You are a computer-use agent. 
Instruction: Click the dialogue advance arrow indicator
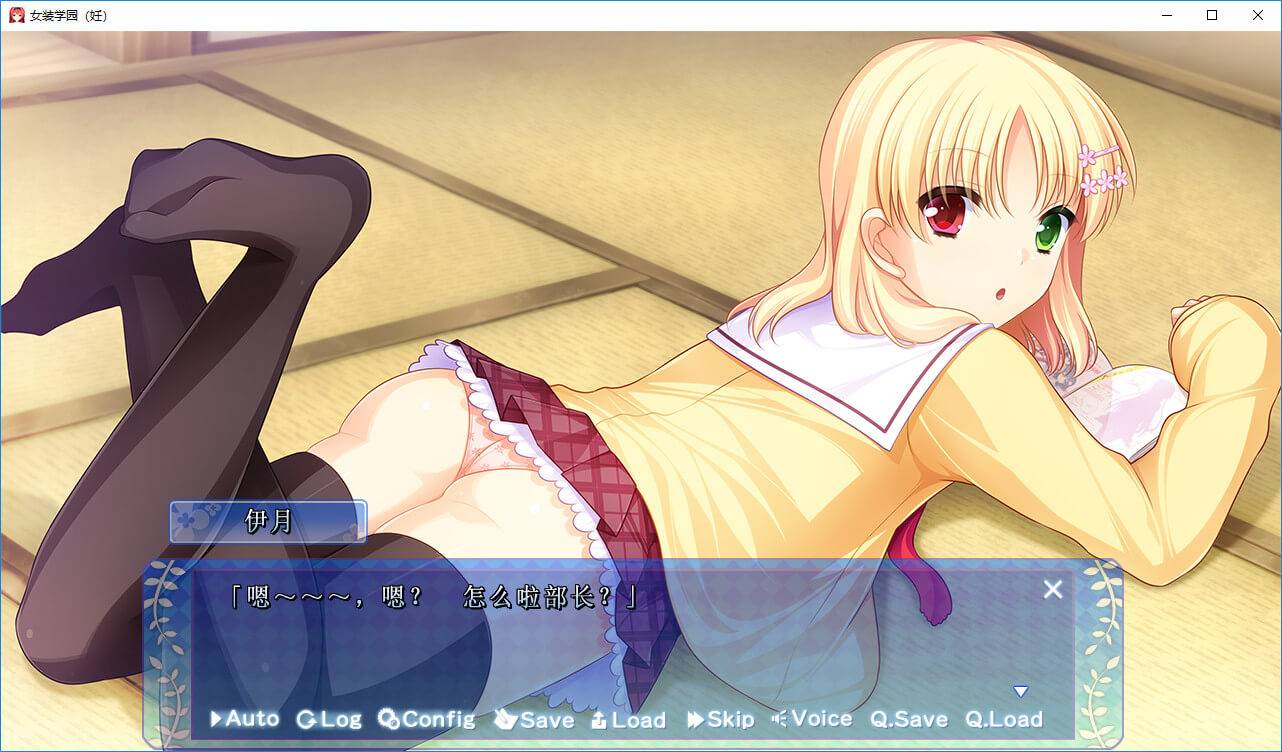[x=1020, y=691]
